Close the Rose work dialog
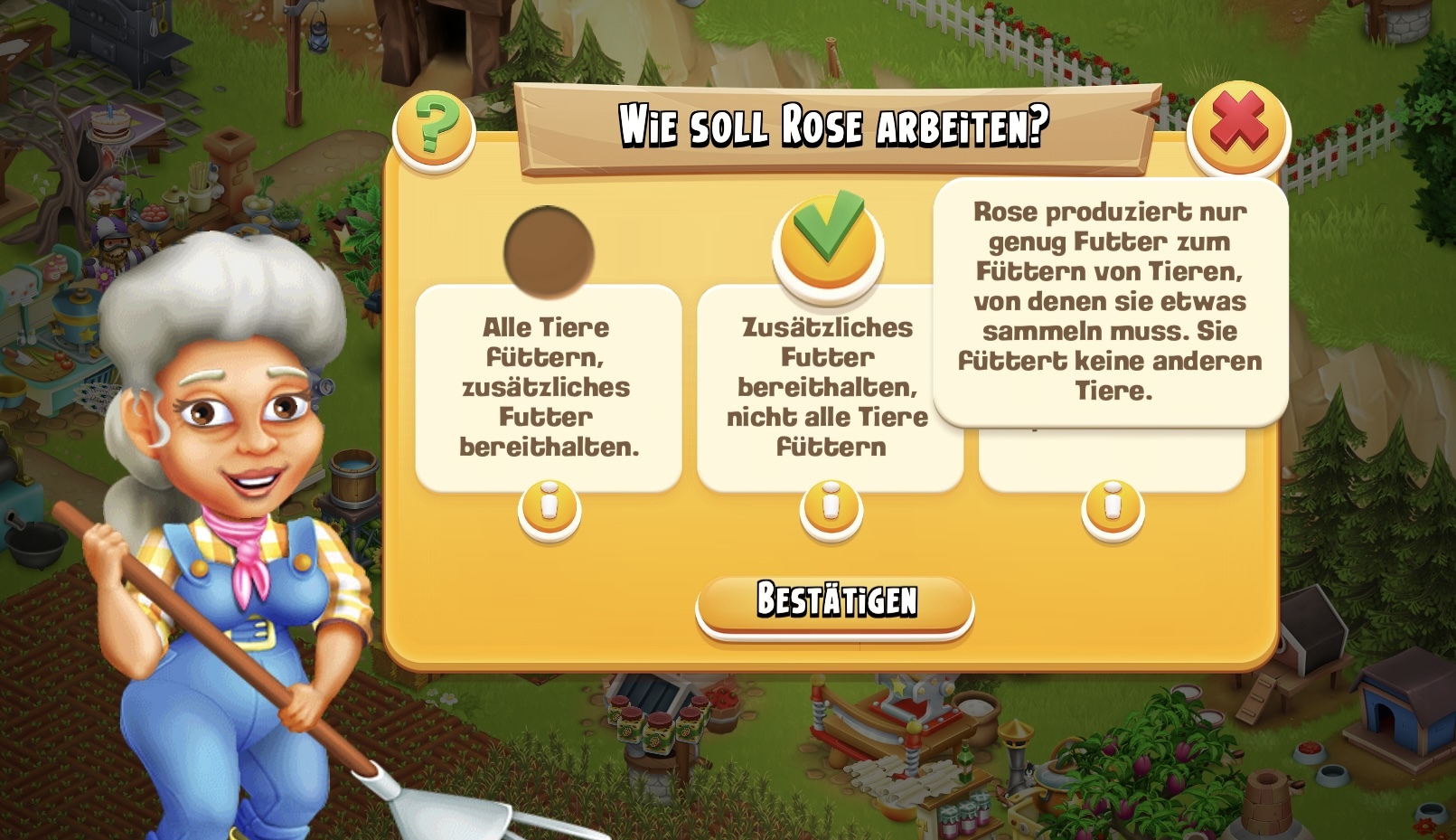 coord(1238,127)
